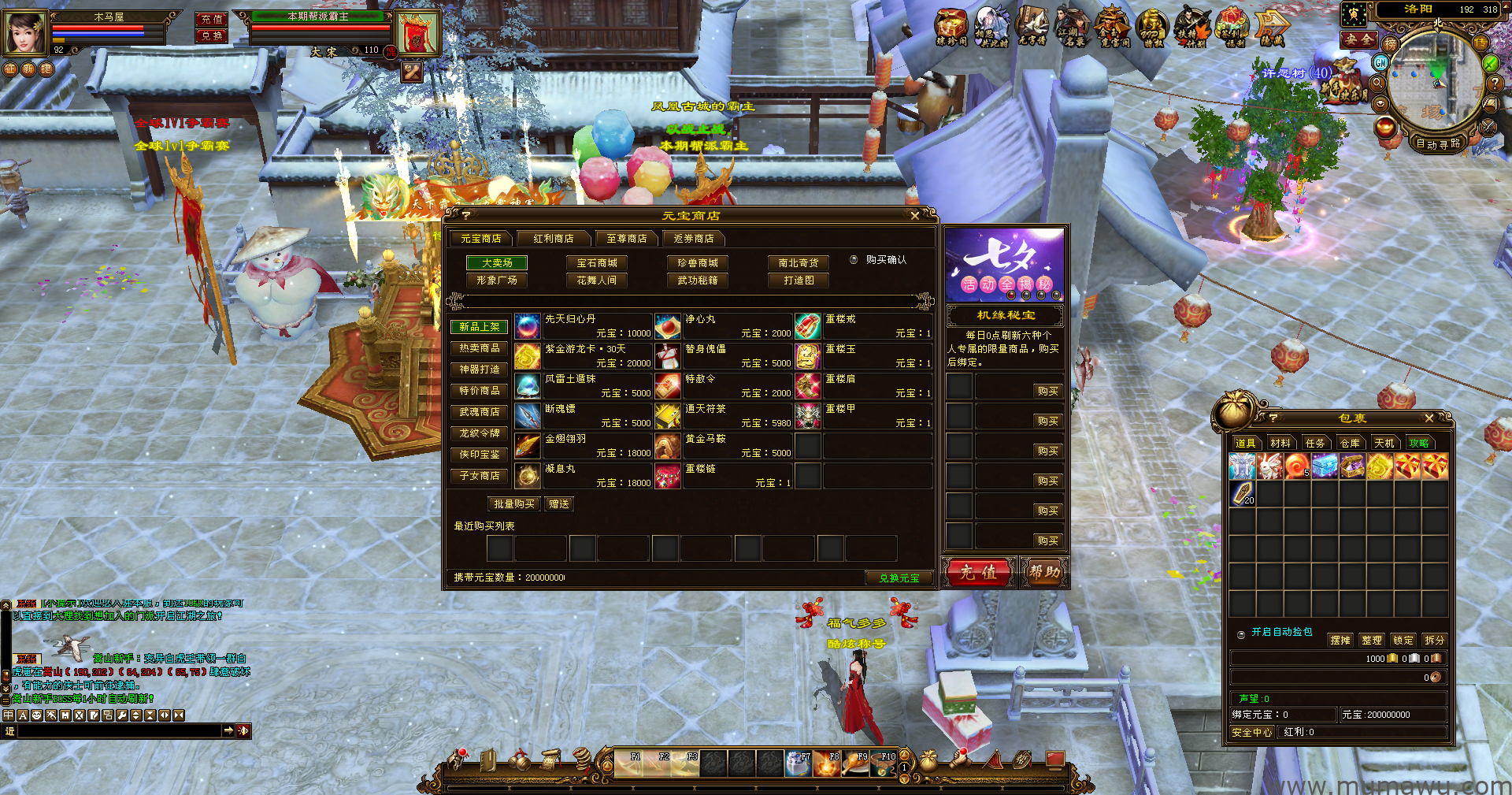Image resolution: width=1512 pixels, height=795 pixels.
Task: Choose the 宝石商城 category
Action: point(597,263)
